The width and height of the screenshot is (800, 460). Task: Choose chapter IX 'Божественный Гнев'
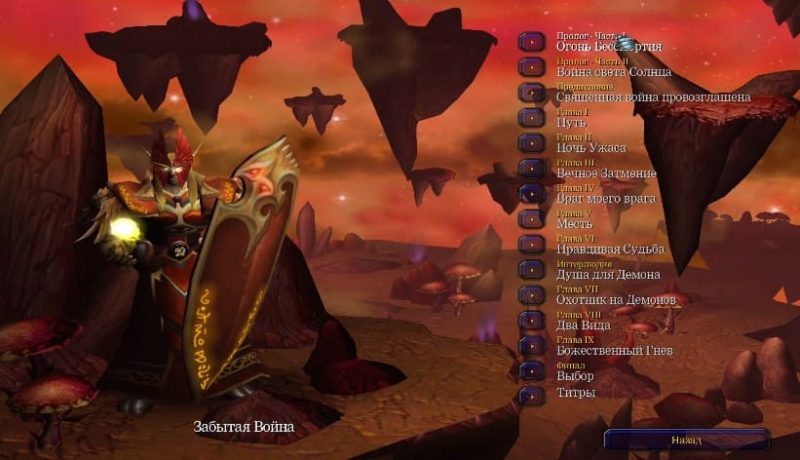pyautogui.click(x=532, y=346)
